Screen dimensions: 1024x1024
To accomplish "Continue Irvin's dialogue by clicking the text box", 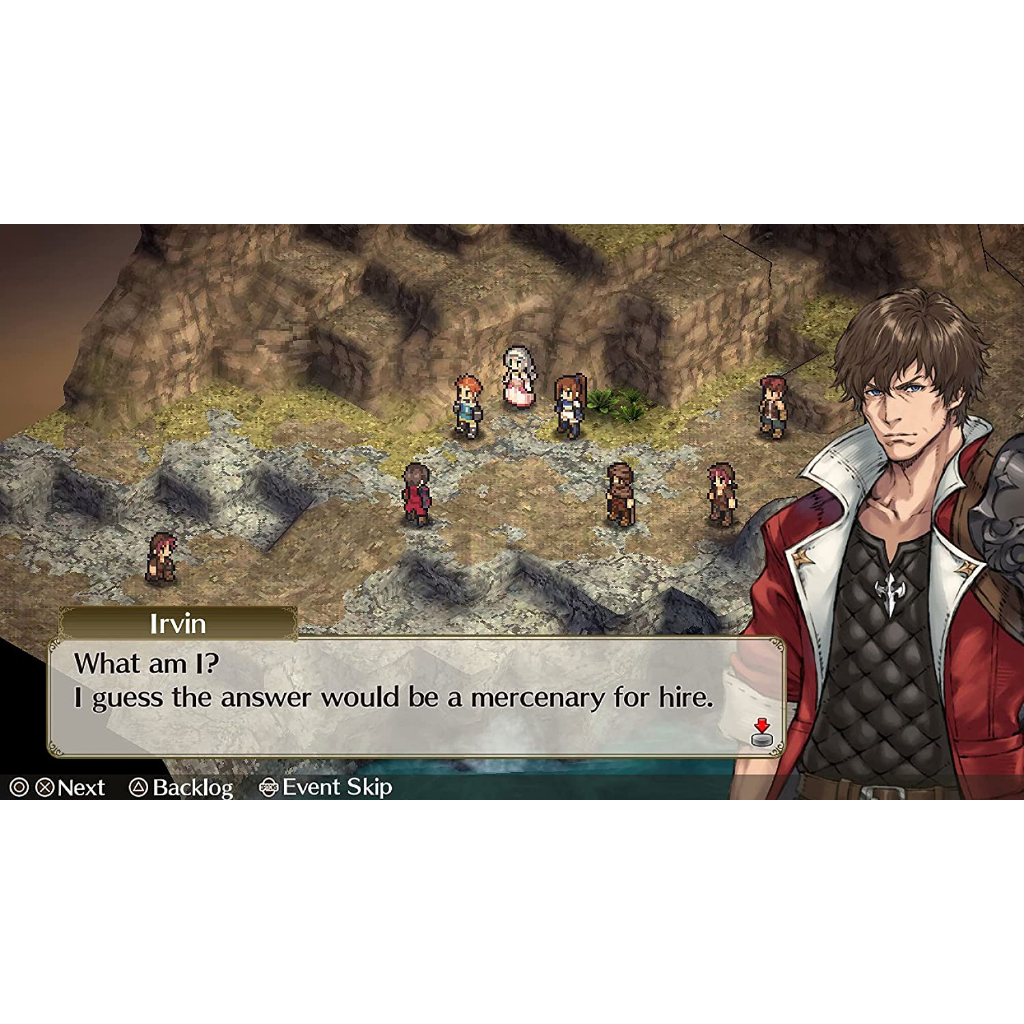I will [x=400, y=696].
